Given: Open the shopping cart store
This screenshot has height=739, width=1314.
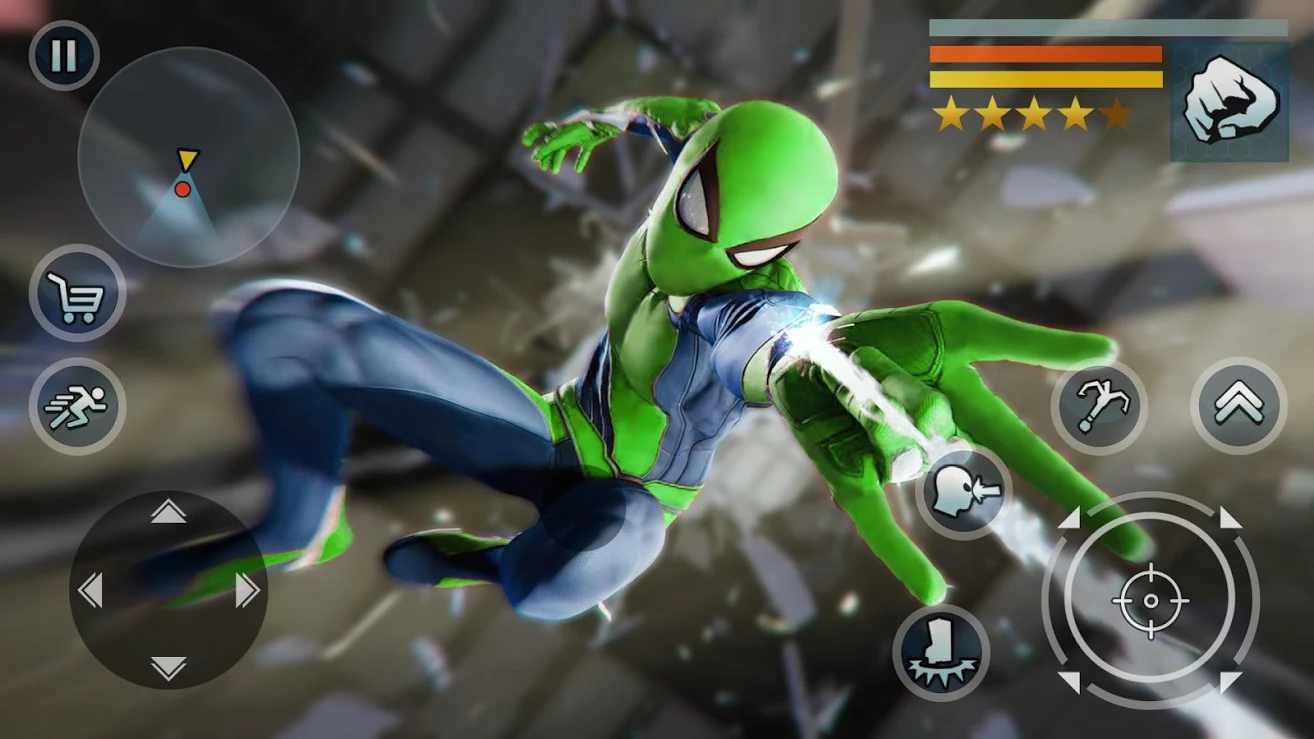Looking at the screenshot, I should point(78,293).
